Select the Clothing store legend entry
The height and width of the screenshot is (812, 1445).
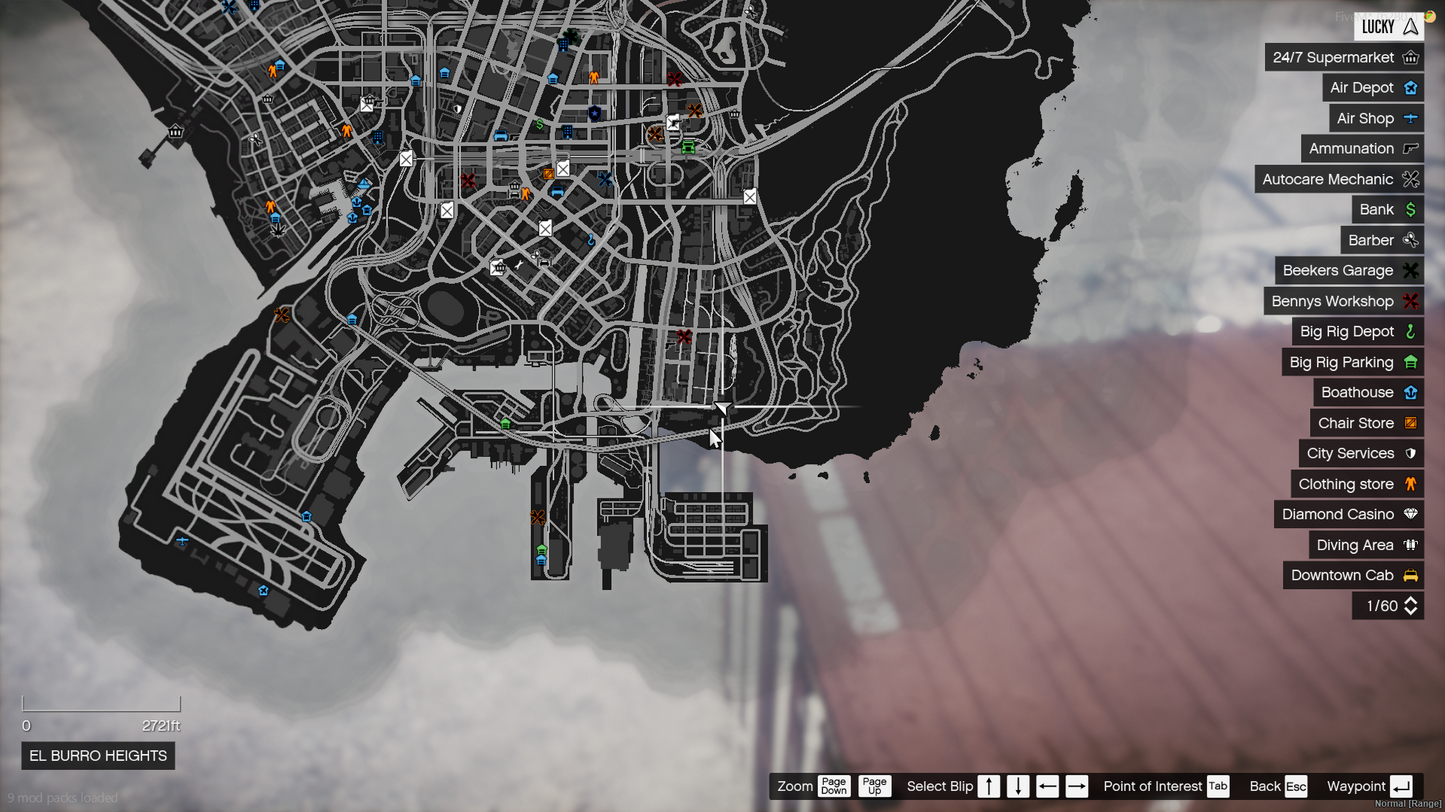point(1357,485)
